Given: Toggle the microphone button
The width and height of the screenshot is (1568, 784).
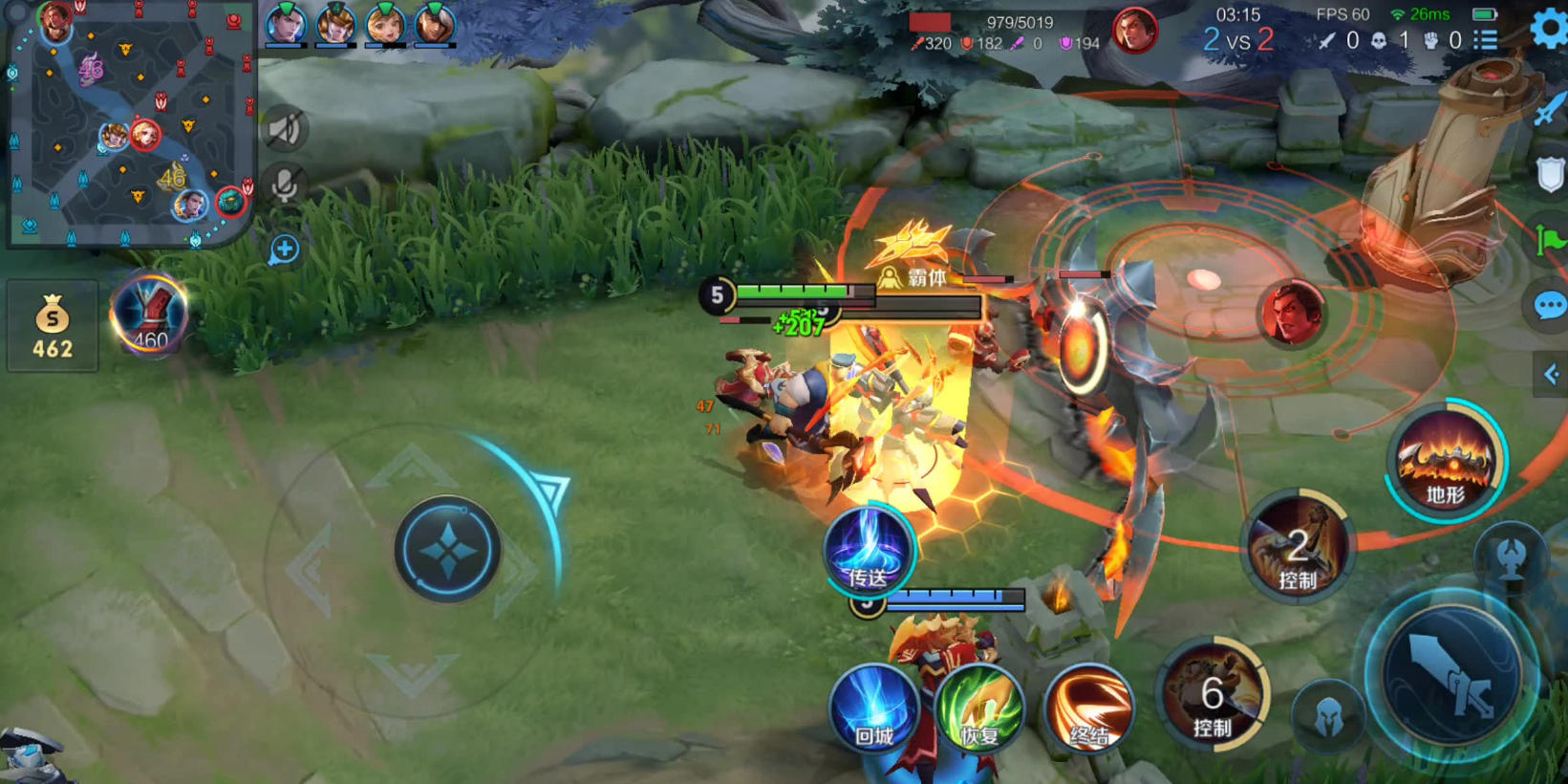Looking at the screenshot, I should click(x=284, y=185).
